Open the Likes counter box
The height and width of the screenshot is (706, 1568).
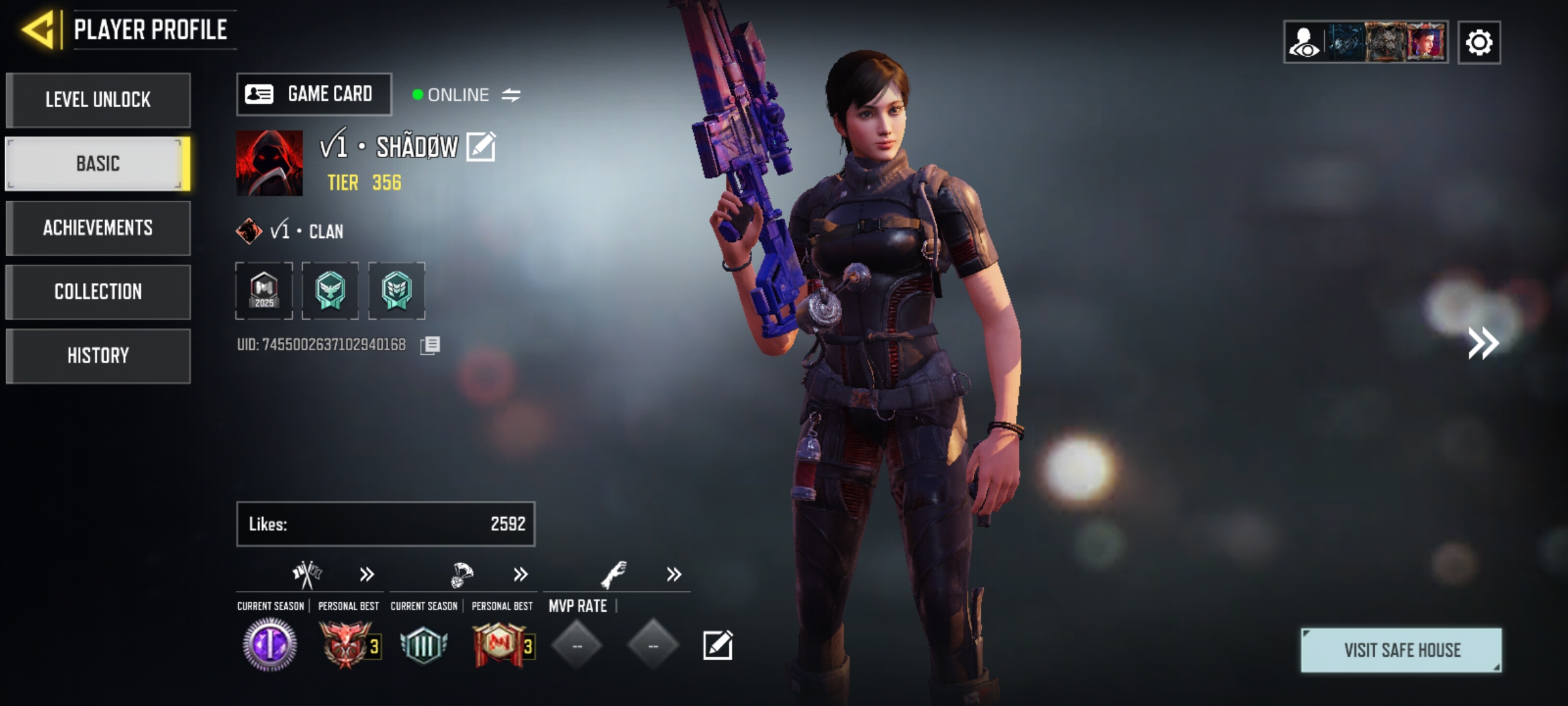pyautogui.click(x=385, y=524)
